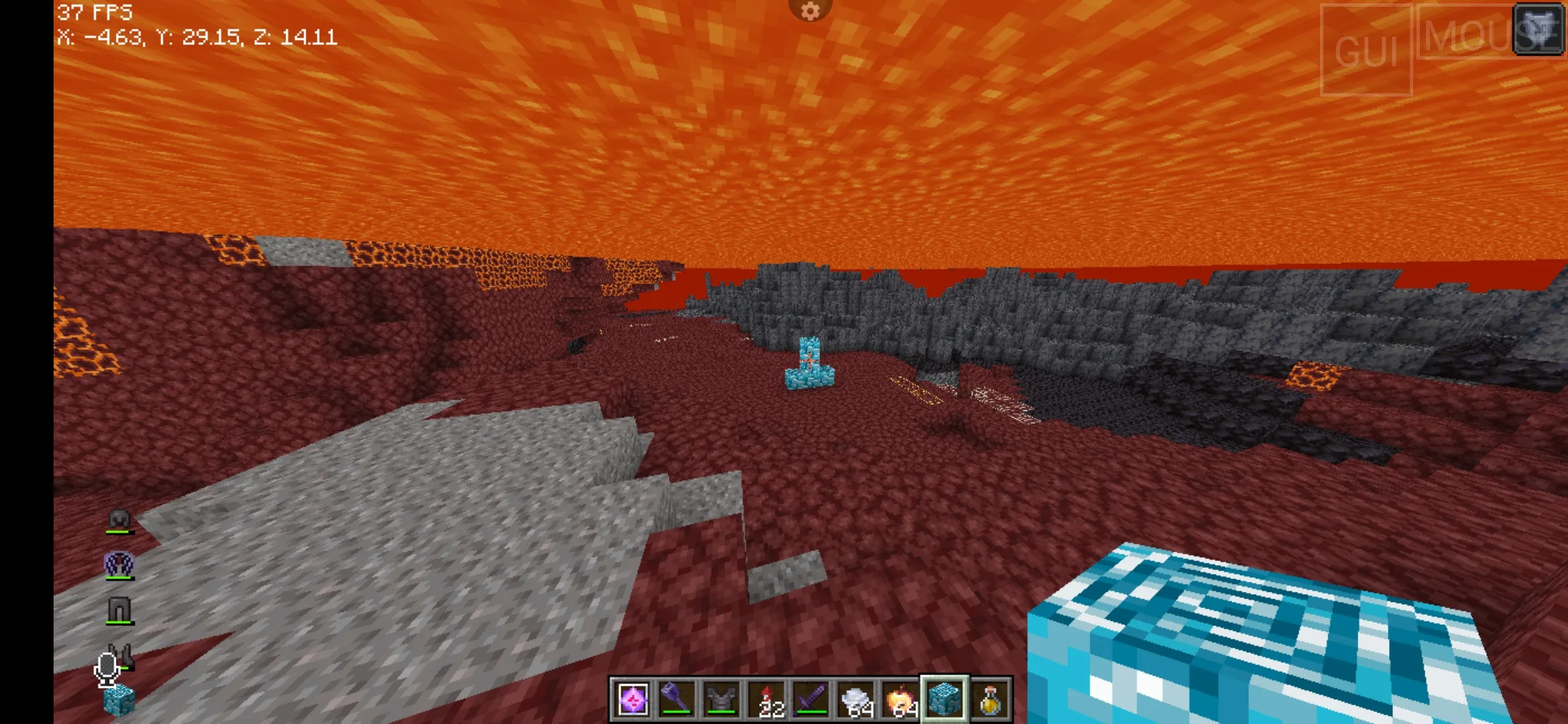Select the purple mace hotbar slot

677,700
